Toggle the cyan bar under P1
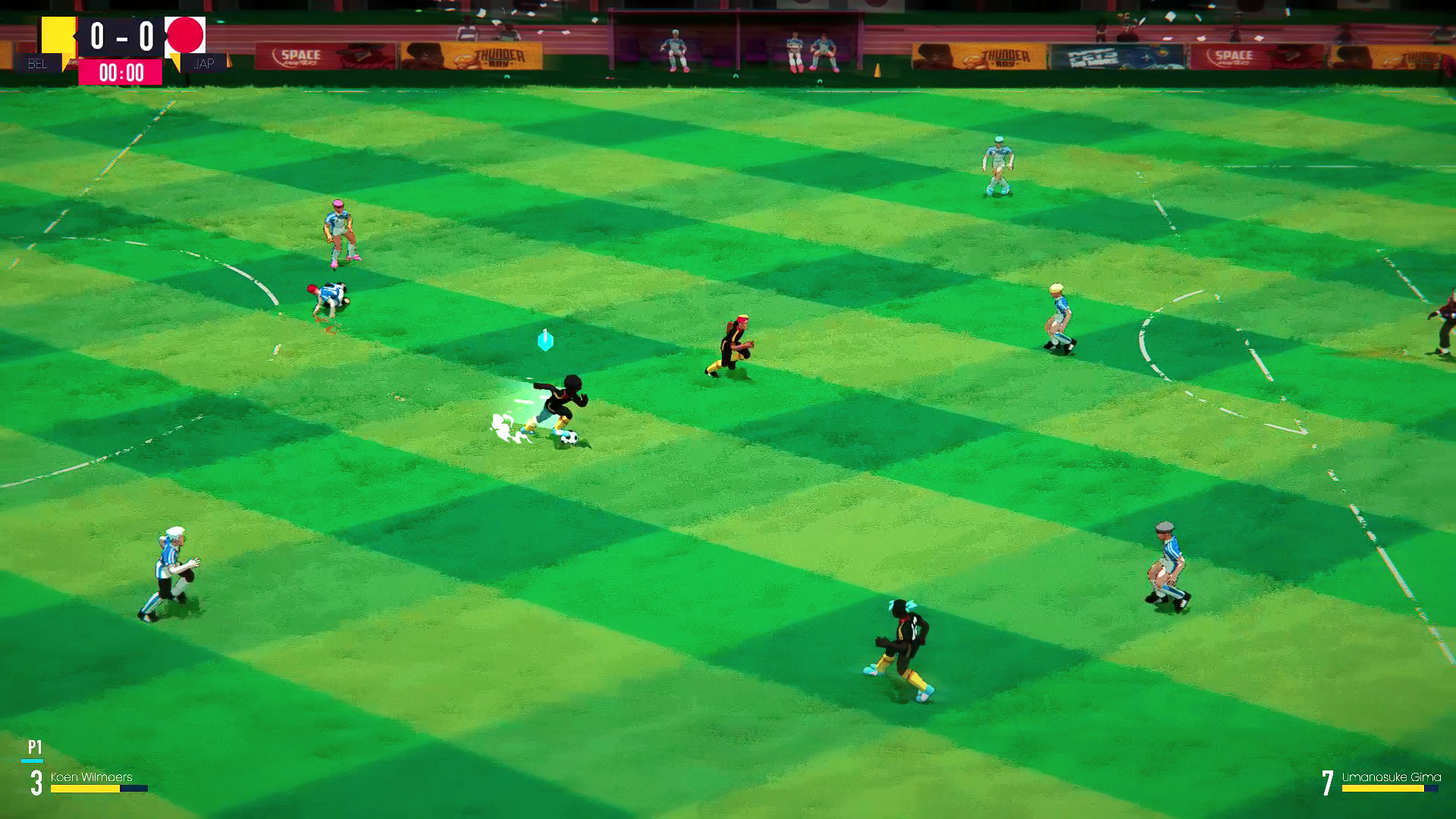This screenshot has height=819, width=1456. (33, 761)
